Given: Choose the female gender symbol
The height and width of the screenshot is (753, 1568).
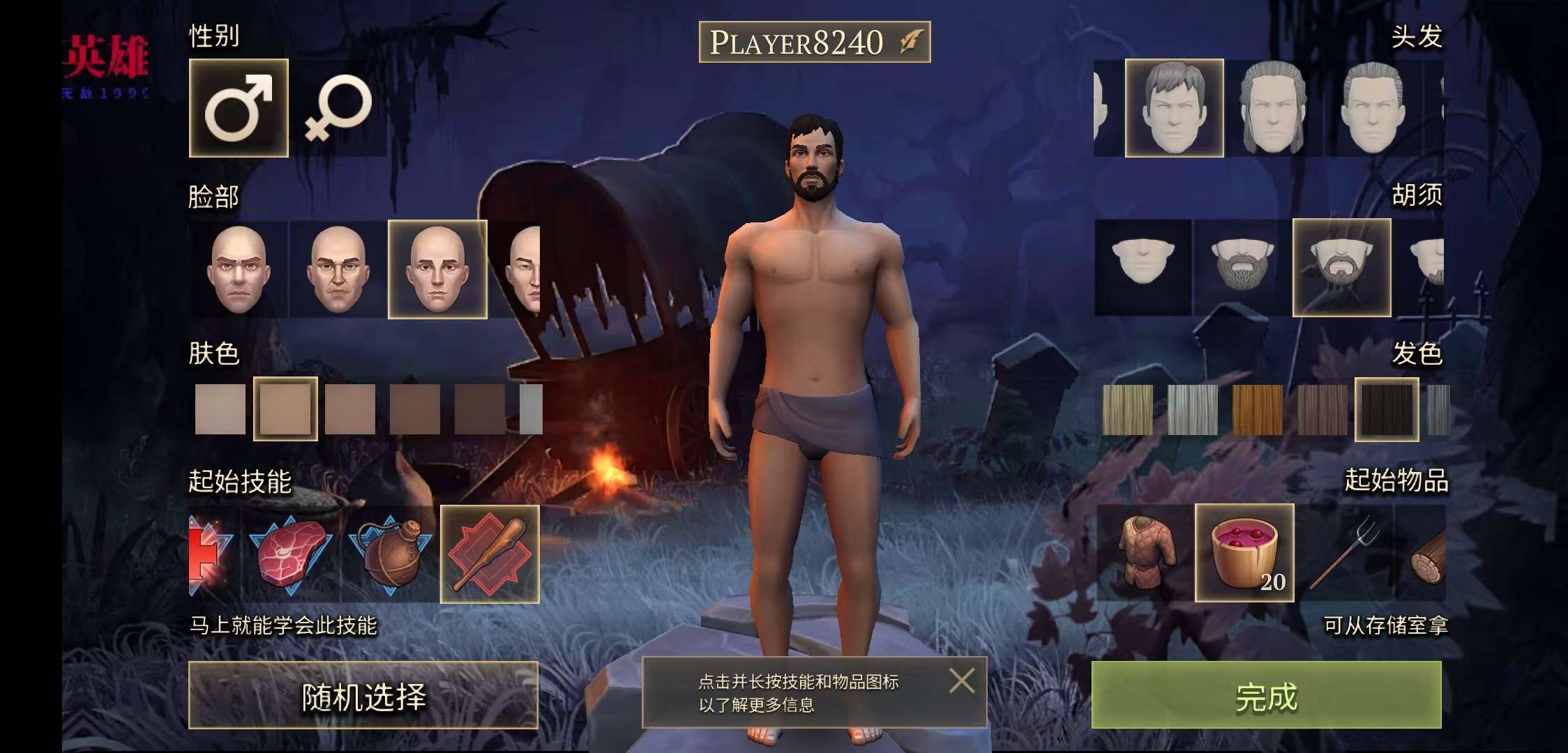Looking at the screenshot, I should 338,108.
